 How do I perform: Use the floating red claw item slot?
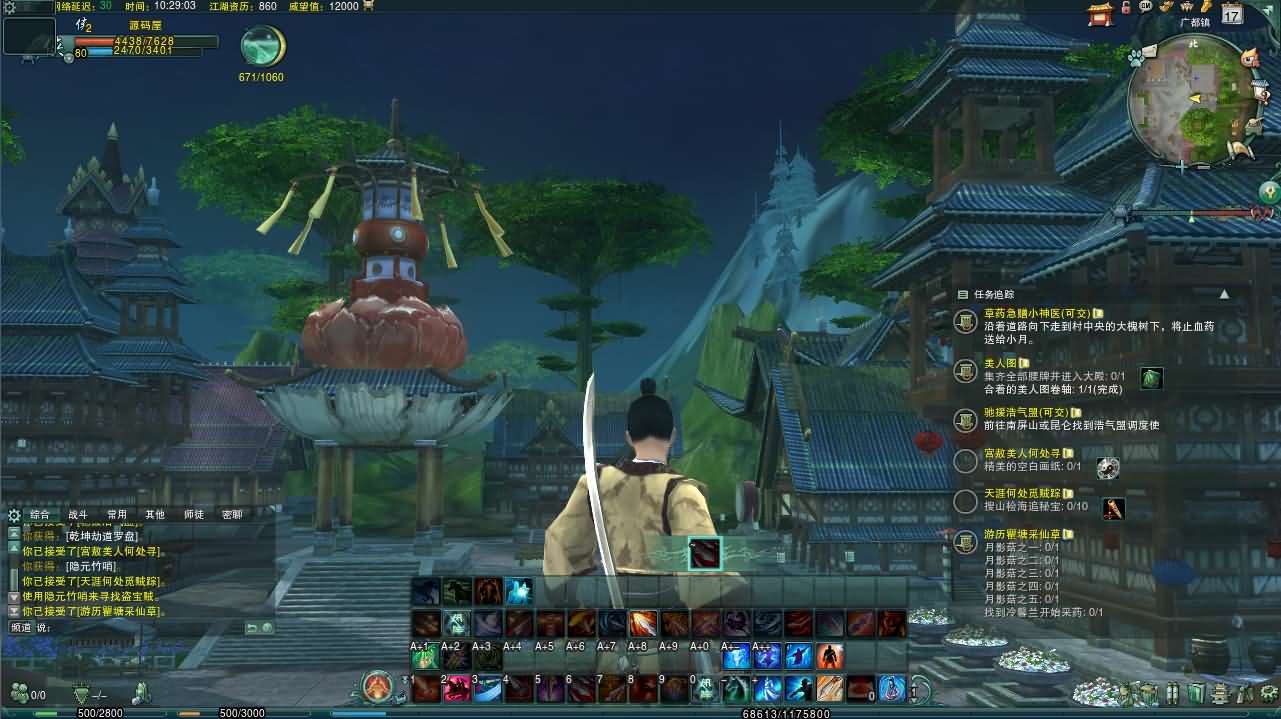click(x=704, y=553)
